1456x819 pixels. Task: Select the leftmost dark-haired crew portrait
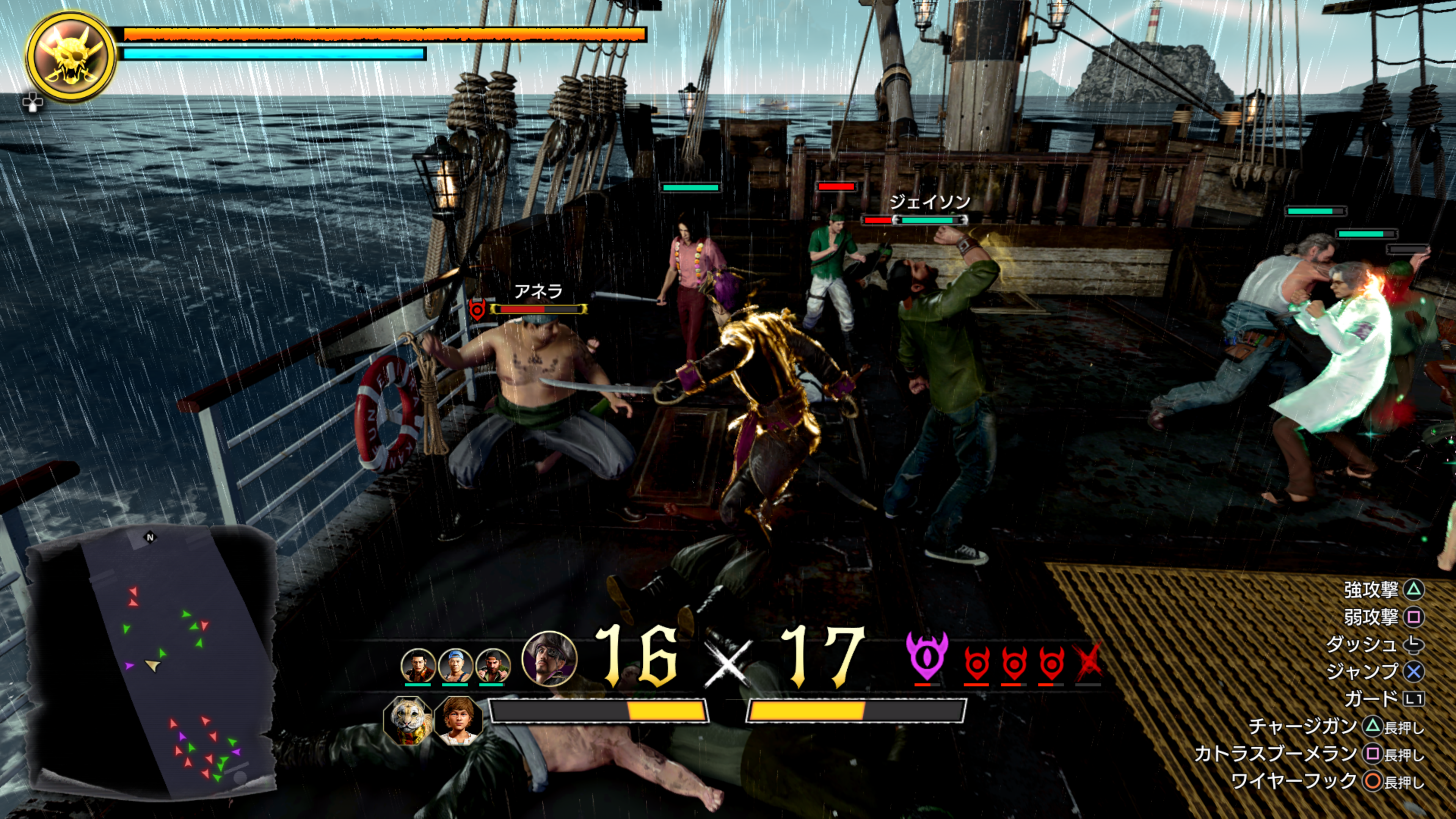pos(418,665)
